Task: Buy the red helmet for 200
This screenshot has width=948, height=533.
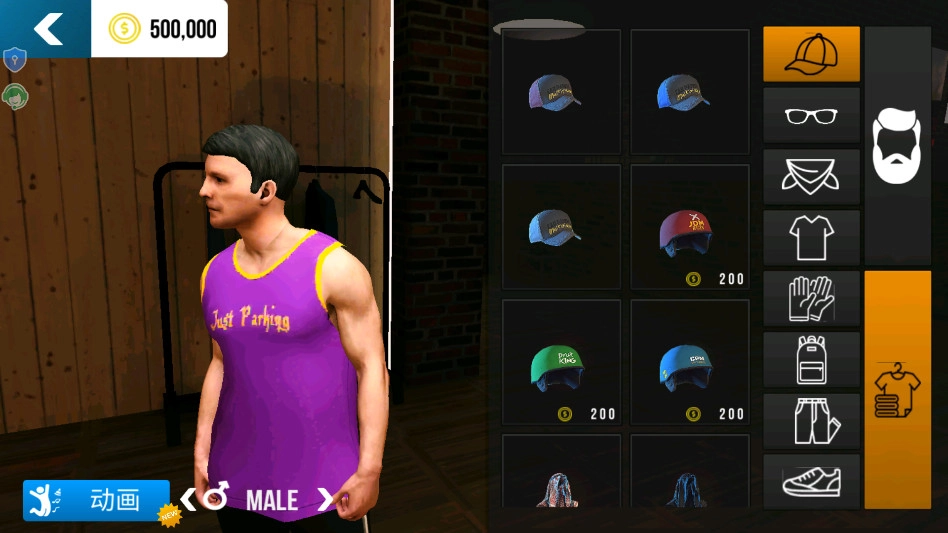Action: (x=689, y=228)
